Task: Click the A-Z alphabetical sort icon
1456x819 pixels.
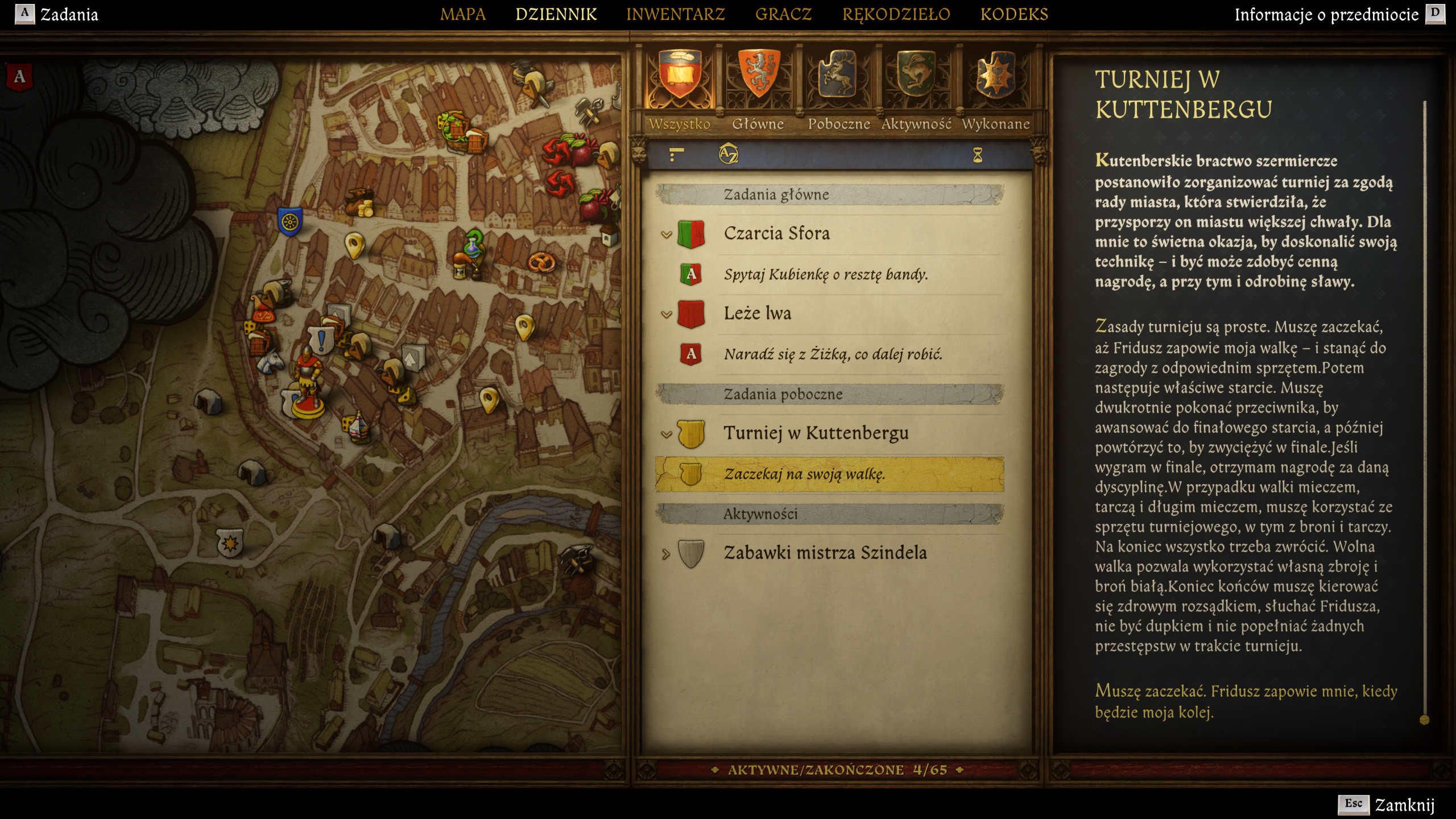Action: [728, 154]
